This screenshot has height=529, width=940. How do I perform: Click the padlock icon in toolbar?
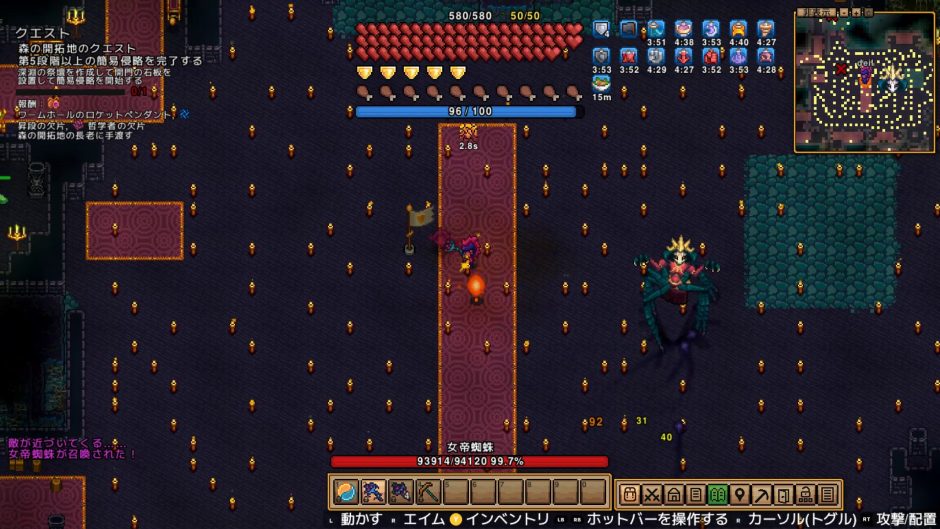(x=804, y=494)
